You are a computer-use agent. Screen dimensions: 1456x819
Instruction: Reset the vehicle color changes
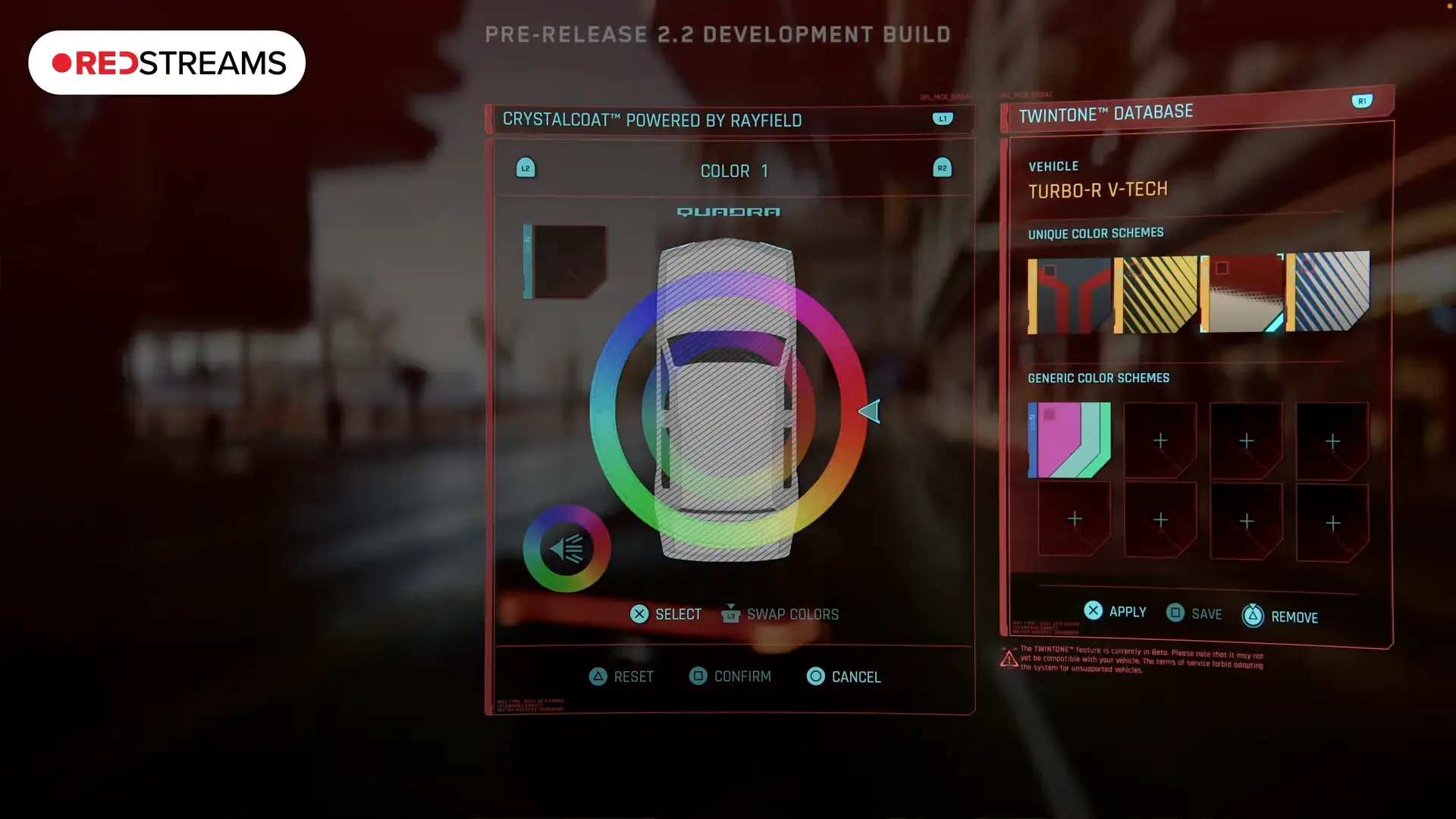(621, 676)
